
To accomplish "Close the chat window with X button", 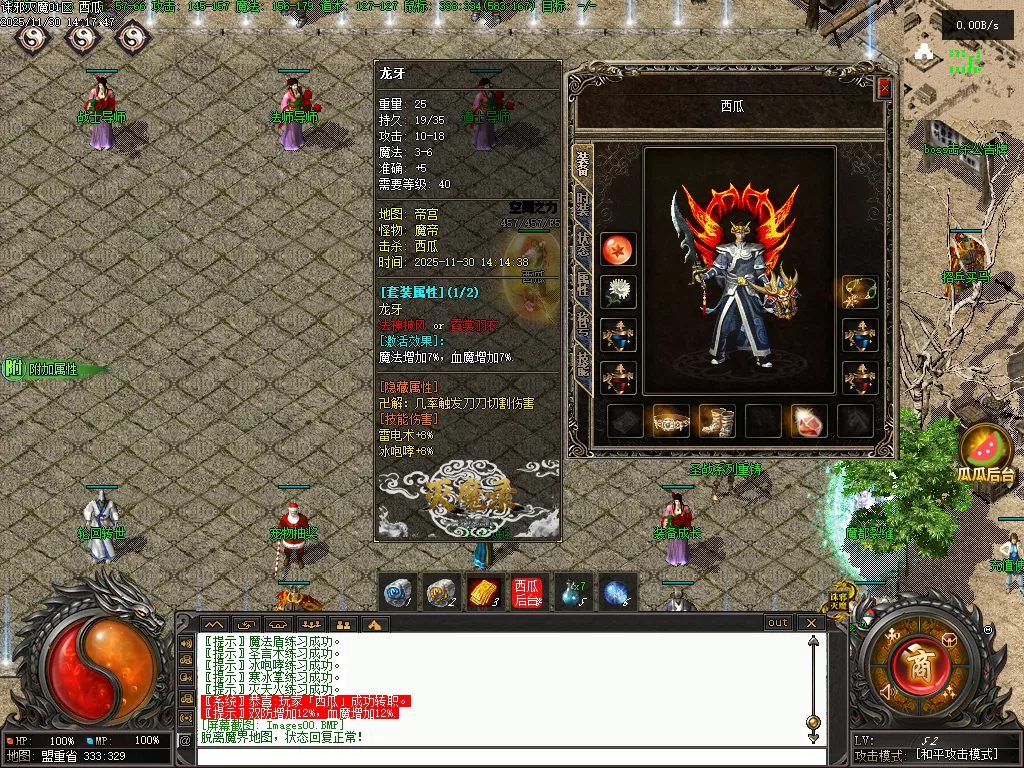I will 811,623.
